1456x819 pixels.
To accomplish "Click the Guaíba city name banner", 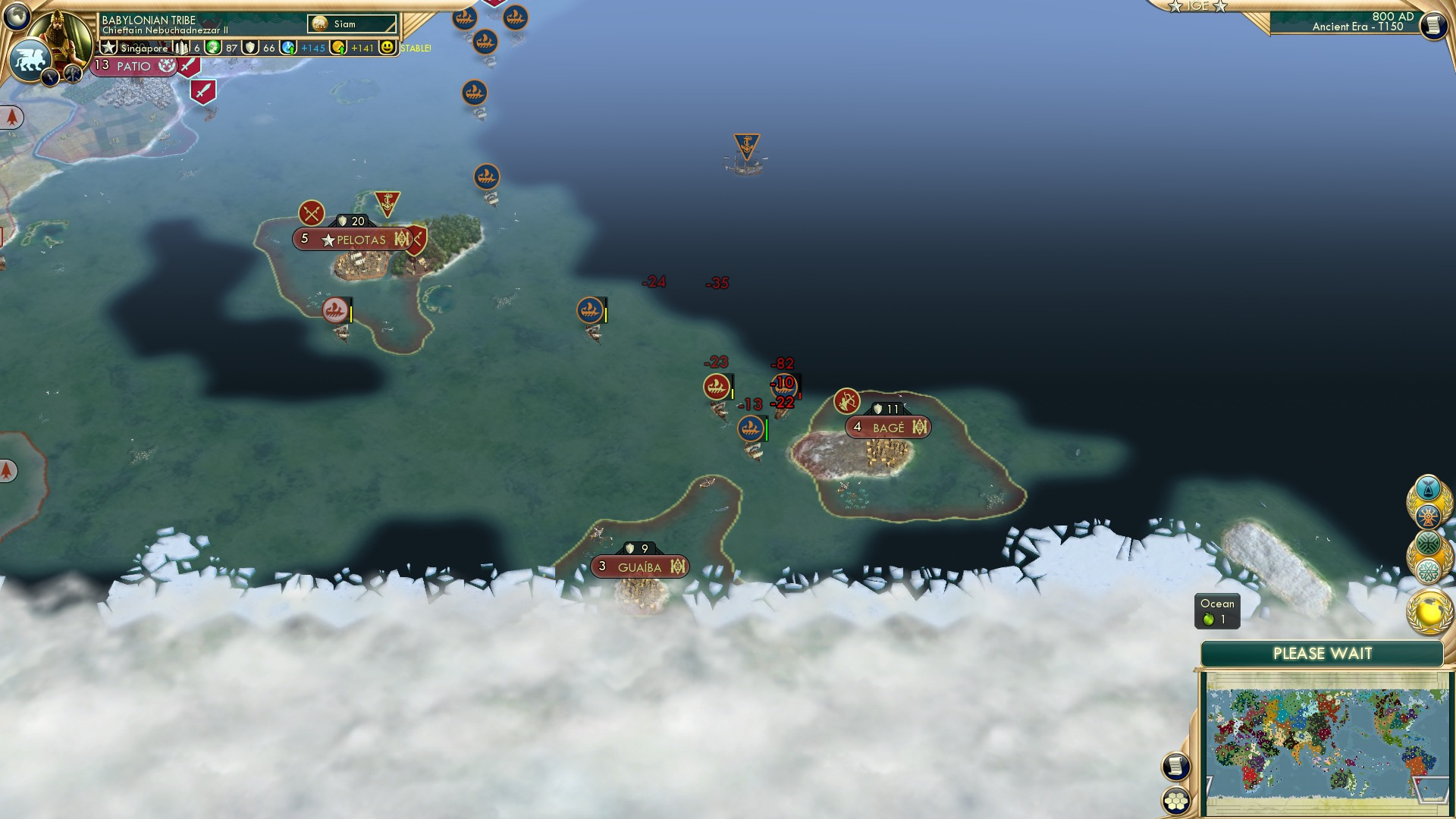I will pyautogui.click(x=639, y=566).
